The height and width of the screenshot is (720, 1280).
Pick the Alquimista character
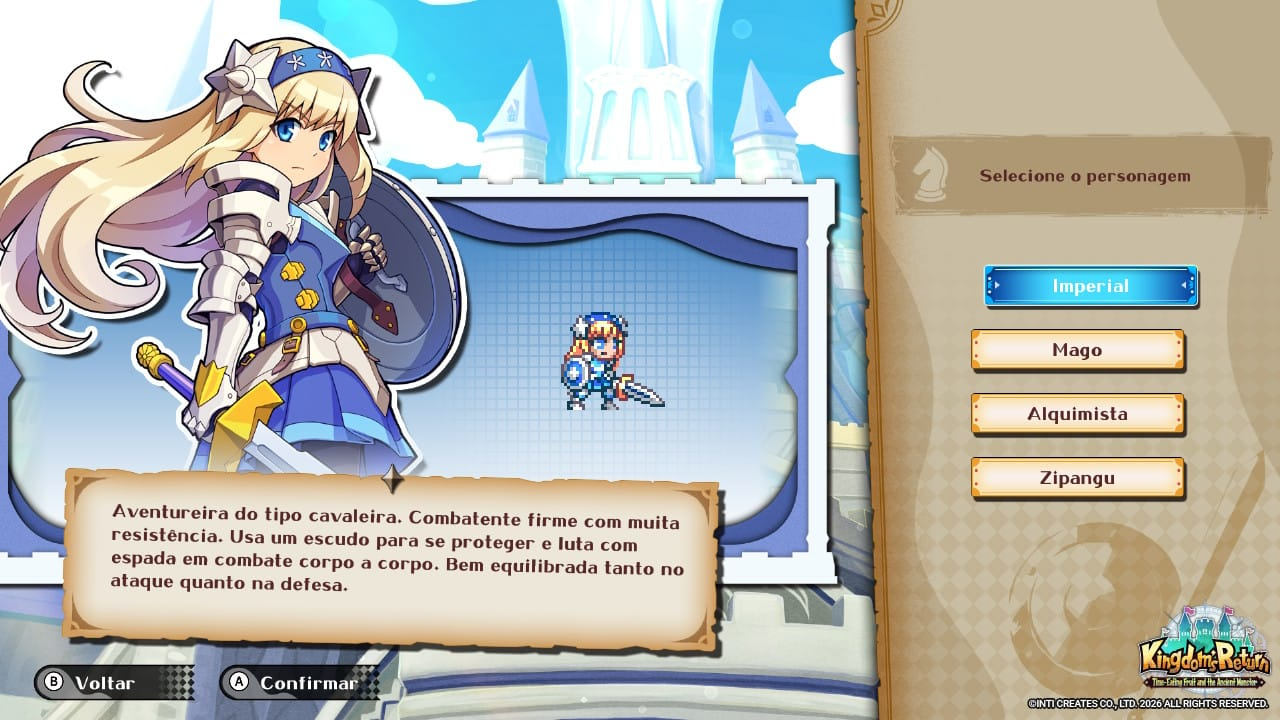coord(1077,414)
